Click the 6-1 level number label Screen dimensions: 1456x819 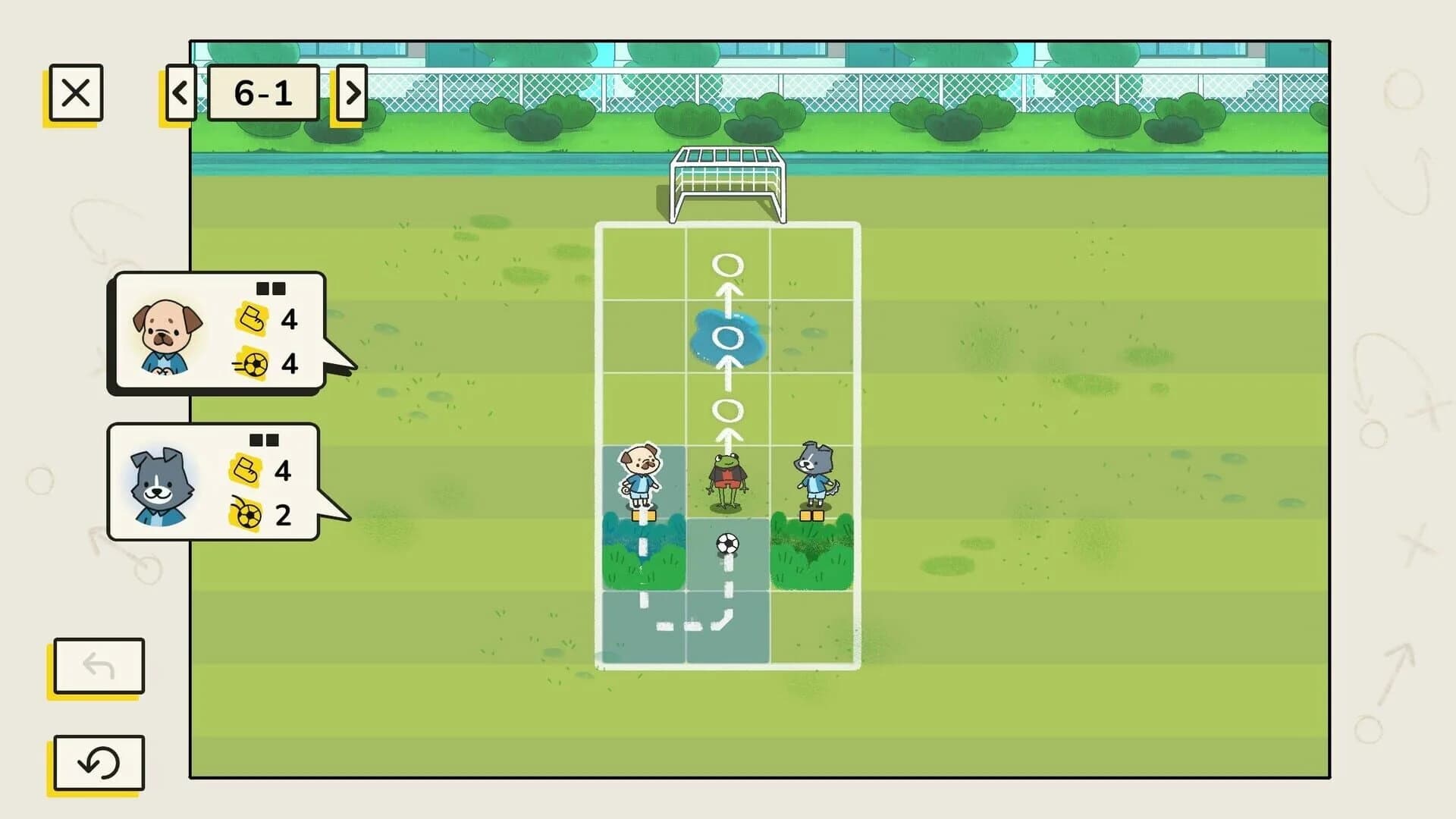[265, 91]
